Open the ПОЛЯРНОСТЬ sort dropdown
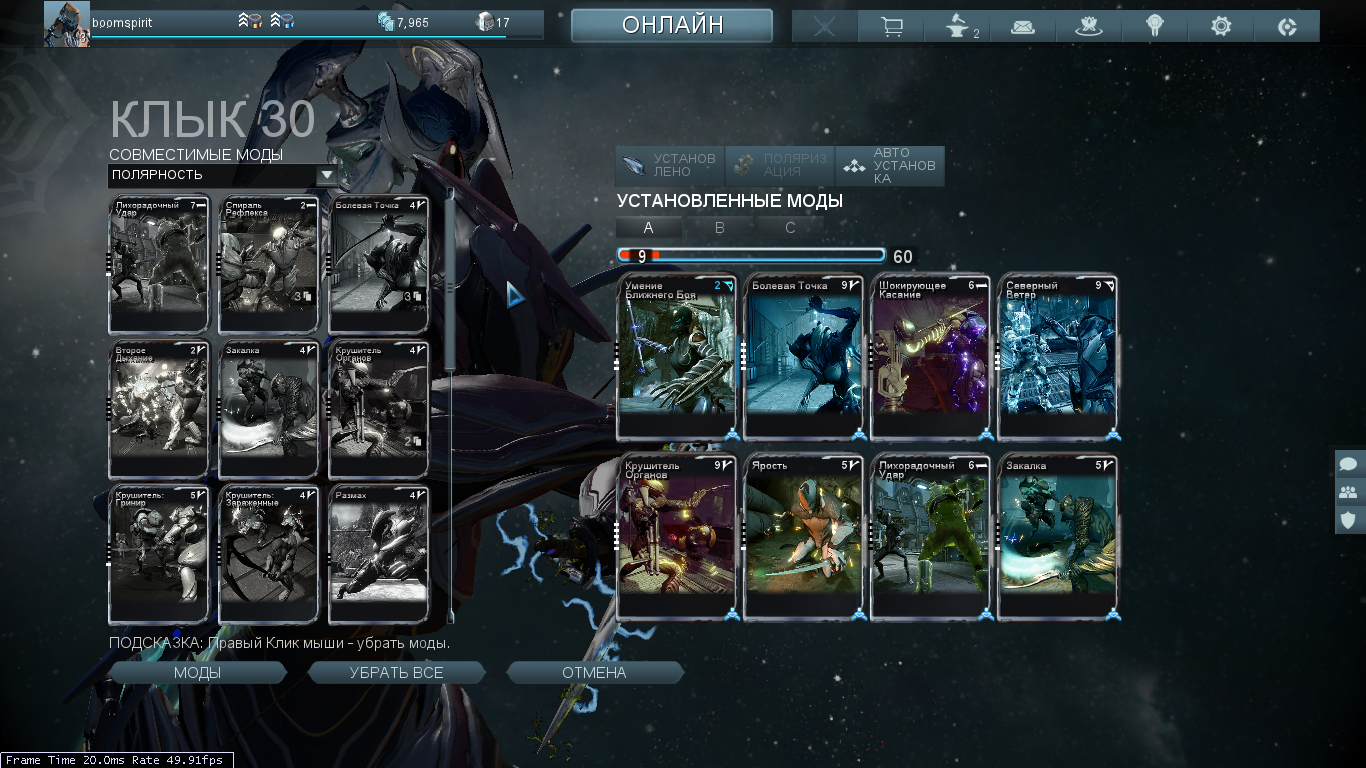Viewport: 1366px width, 768px height. [223, 175]
